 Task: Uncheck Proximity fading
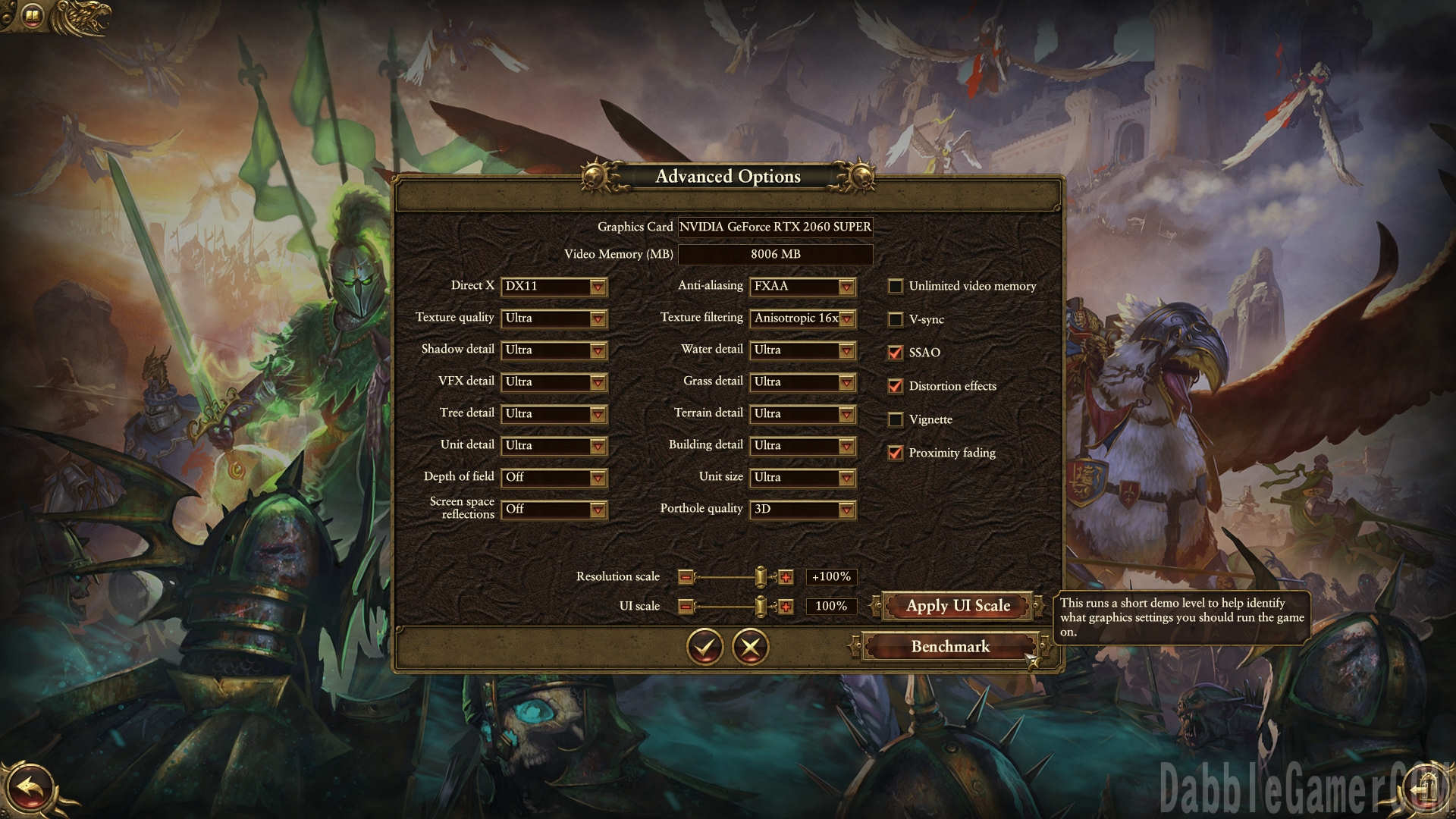click(x=896, y=453)
